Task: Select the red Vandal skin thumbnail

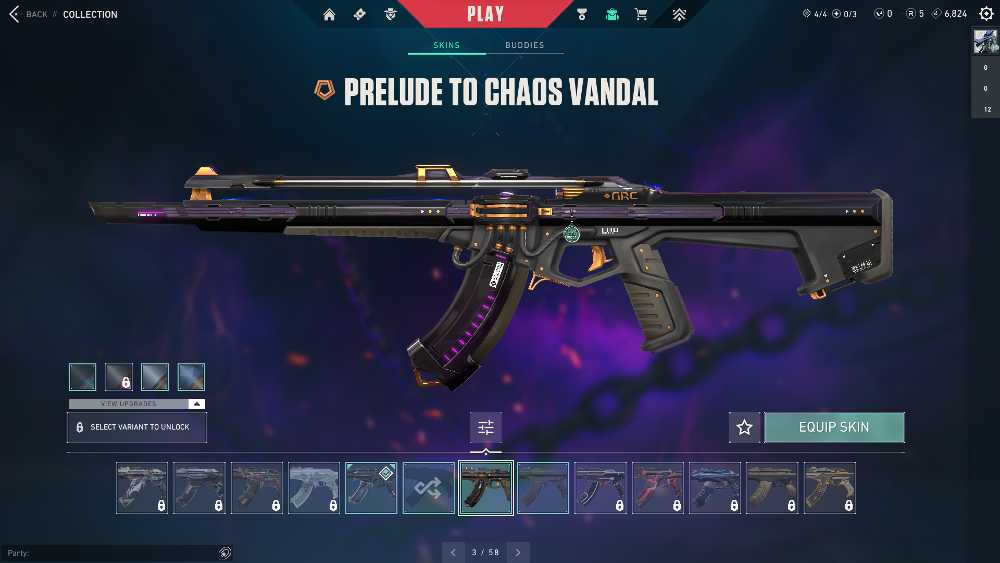Action: 658,487
